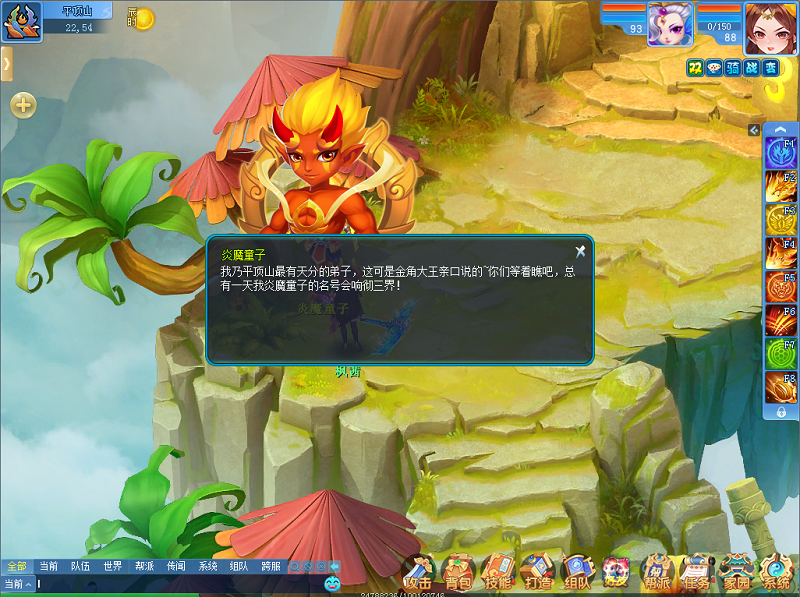Open the 任务 quest menu

click(x=696, y=573)
